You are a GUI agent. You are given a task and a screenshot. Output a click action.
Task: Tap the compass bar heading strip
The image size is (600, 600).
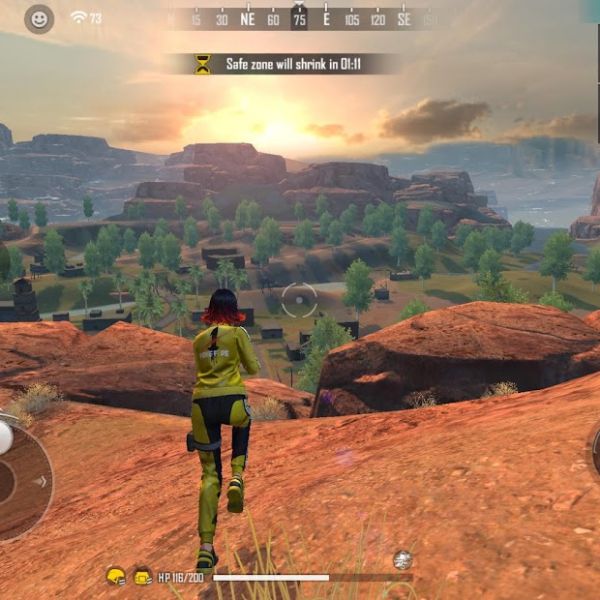[300, 18]
